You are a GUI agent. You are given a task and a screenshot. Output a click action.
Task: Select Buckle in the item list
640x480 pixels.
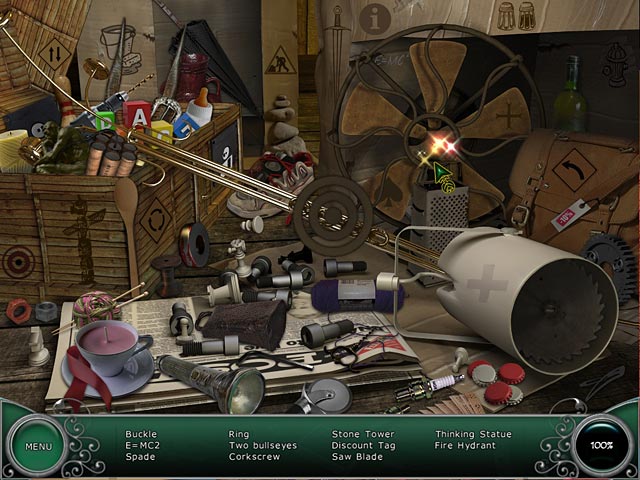point(141,434)
